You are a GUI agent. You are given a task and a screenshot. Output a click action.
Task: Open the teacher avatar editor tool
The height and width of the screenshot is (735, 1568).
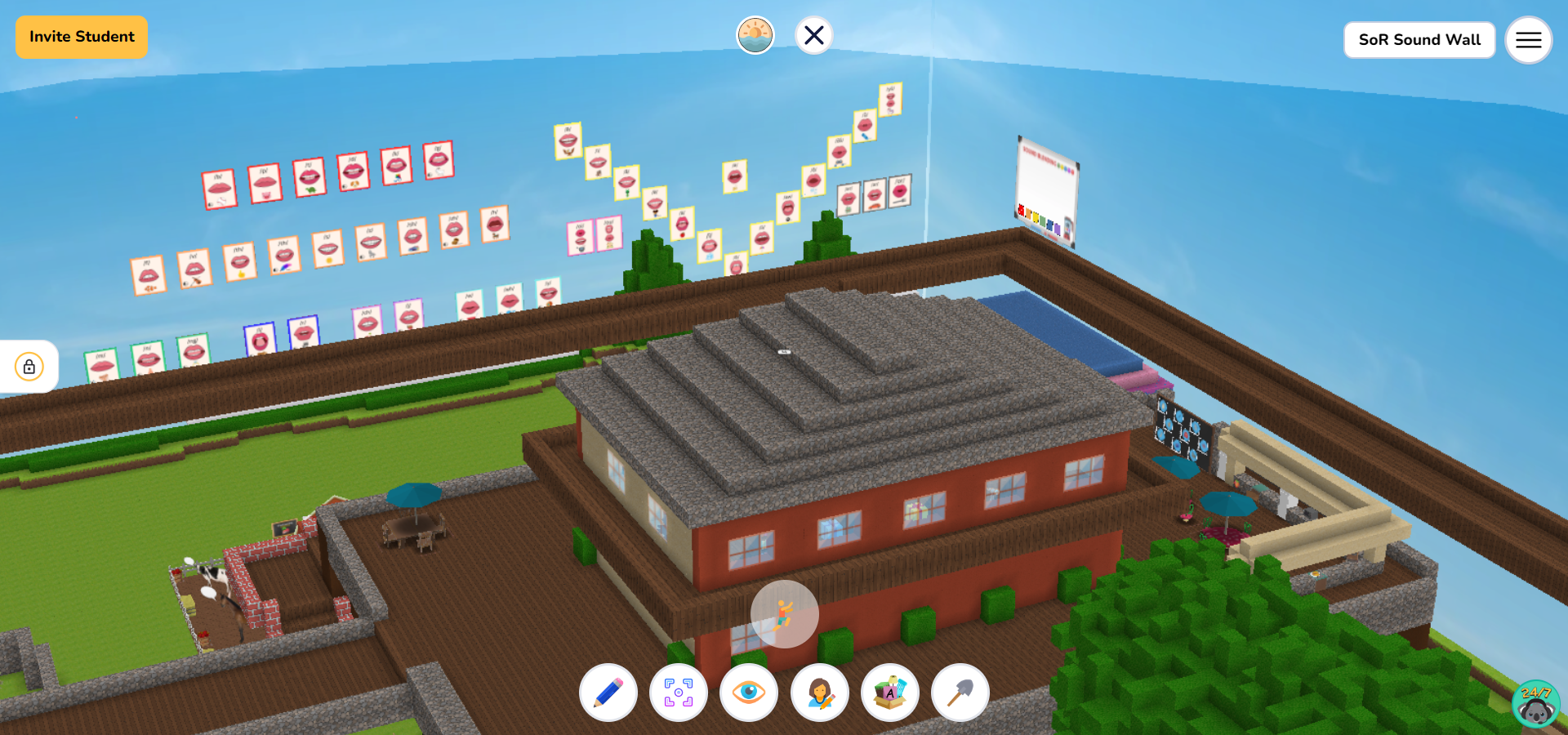click(820, 693)
